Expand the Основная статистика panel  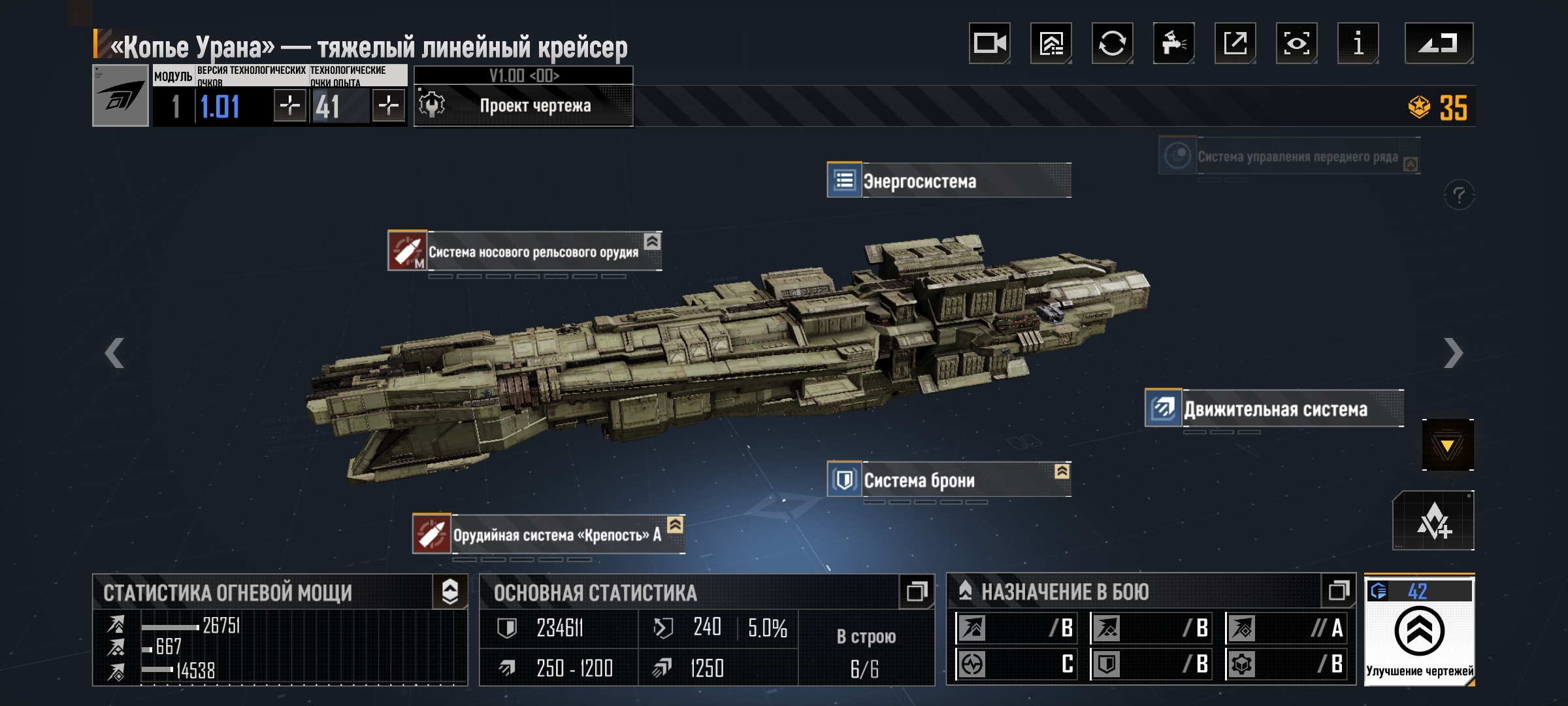(916, 592)
